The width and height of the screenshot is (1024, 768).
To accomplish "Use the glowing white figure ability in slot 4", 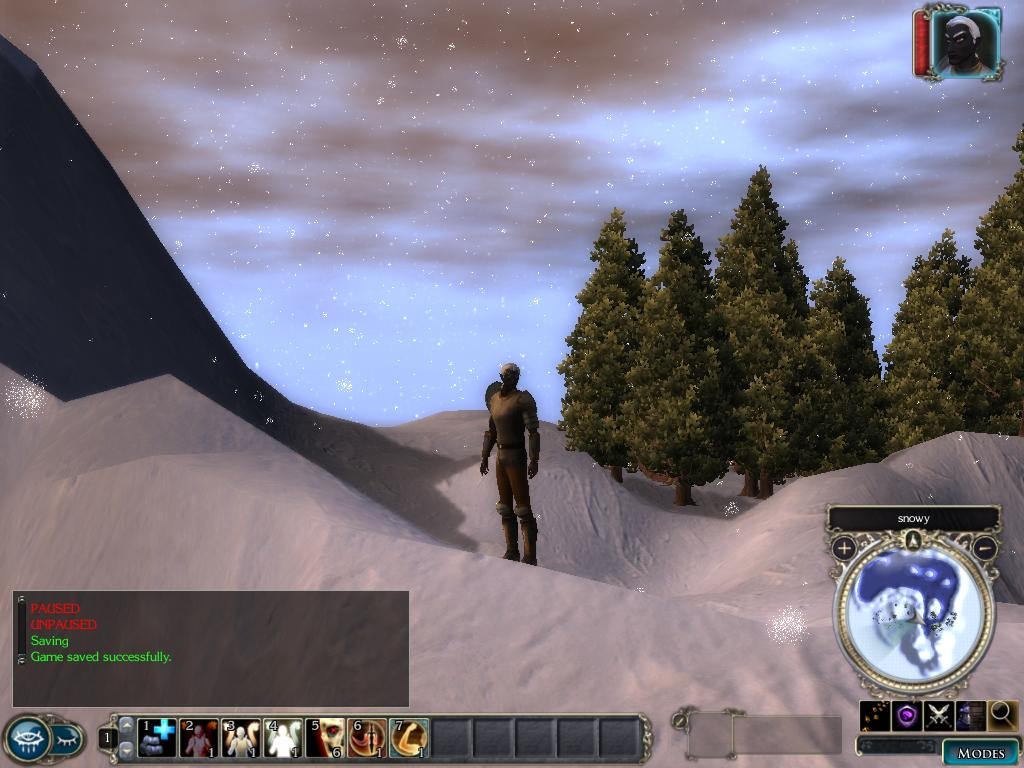I will [283, 738].
